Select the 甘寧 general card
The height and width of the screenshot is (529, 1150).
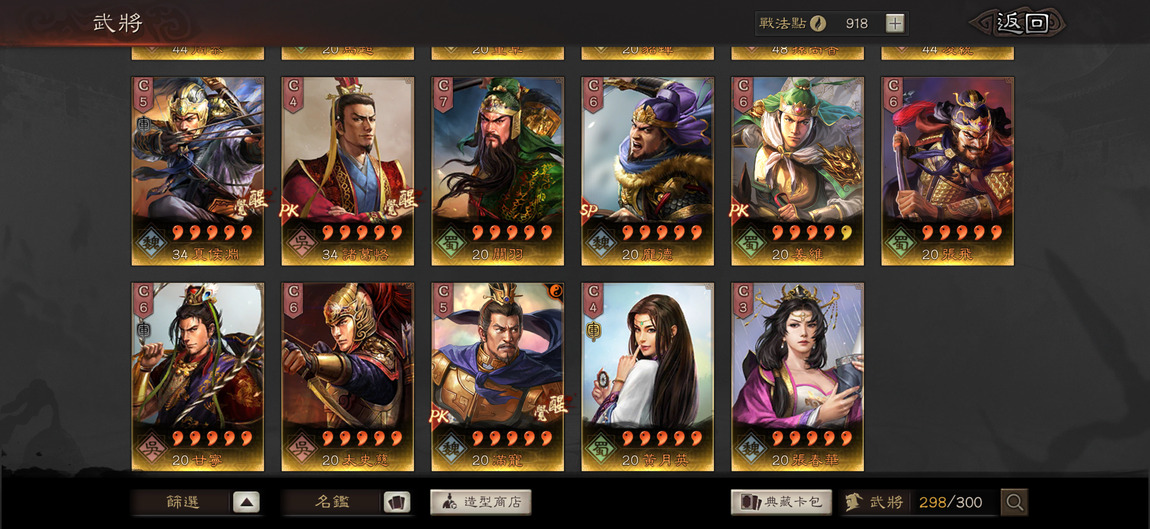(198, 376)
